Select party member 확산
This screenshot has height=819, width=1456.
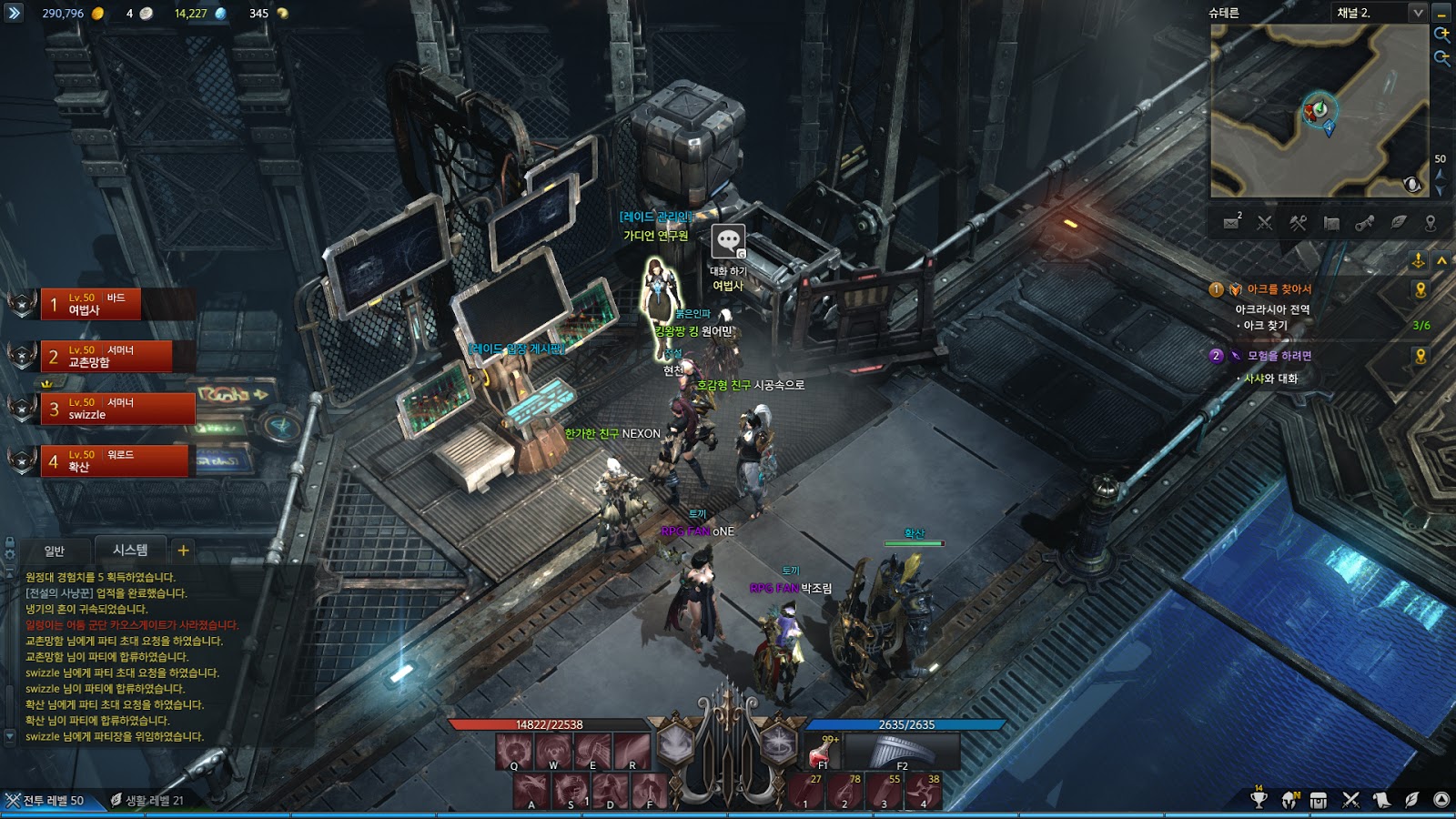(113, 460)
